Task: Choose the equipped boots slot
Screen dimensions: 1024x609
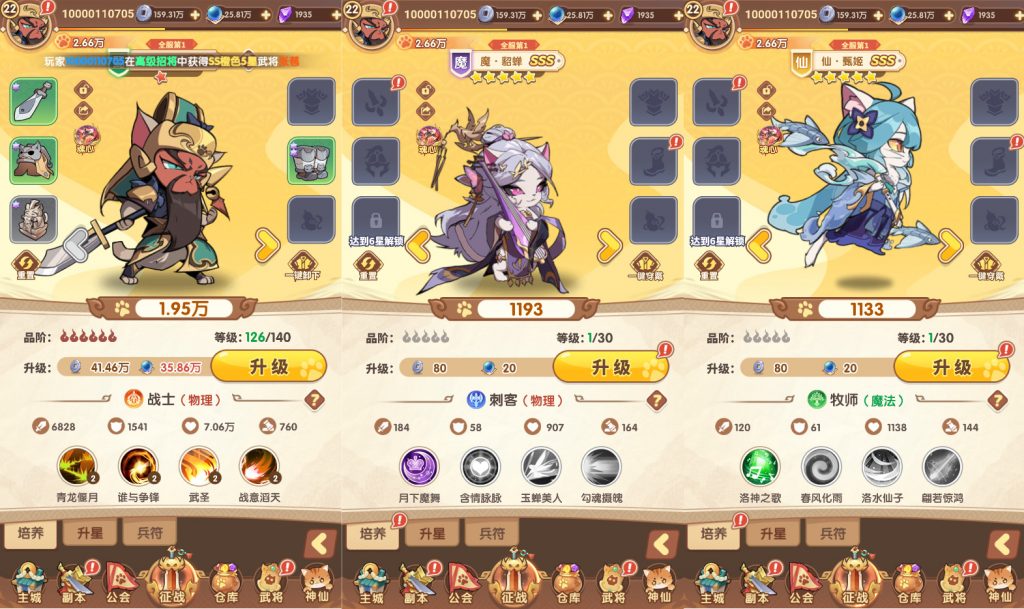Action: (x=311, y=160)
